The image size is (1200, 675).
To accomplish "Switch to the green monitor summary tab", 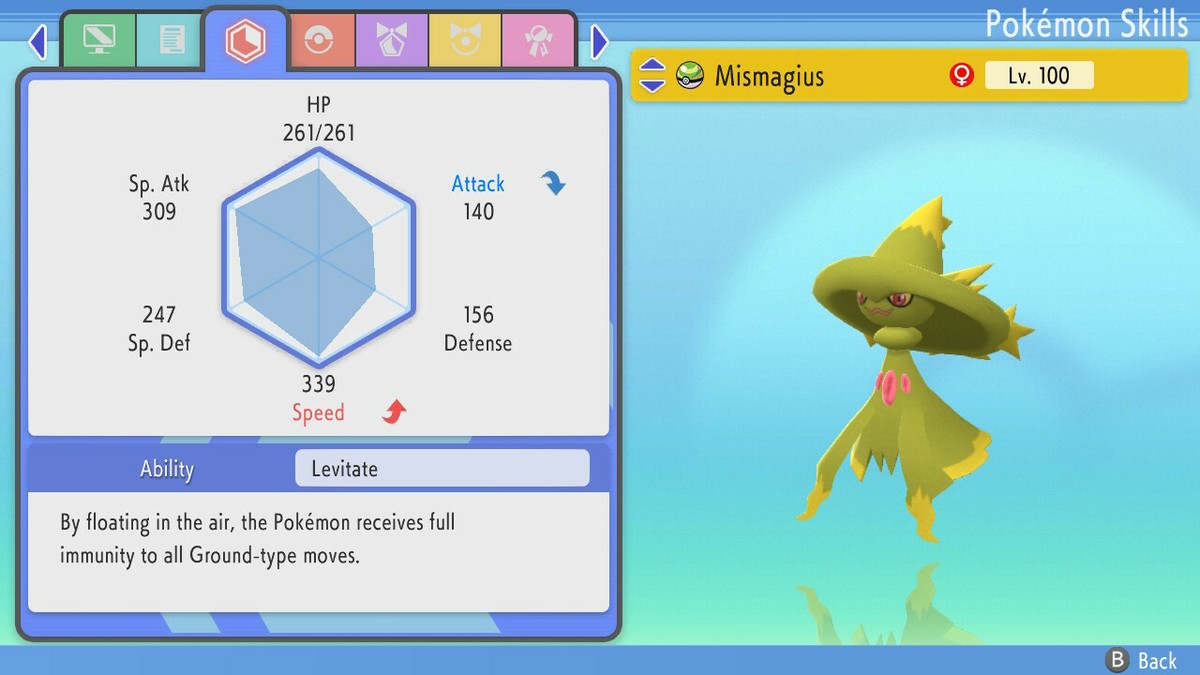I will [x=98, y=41].
